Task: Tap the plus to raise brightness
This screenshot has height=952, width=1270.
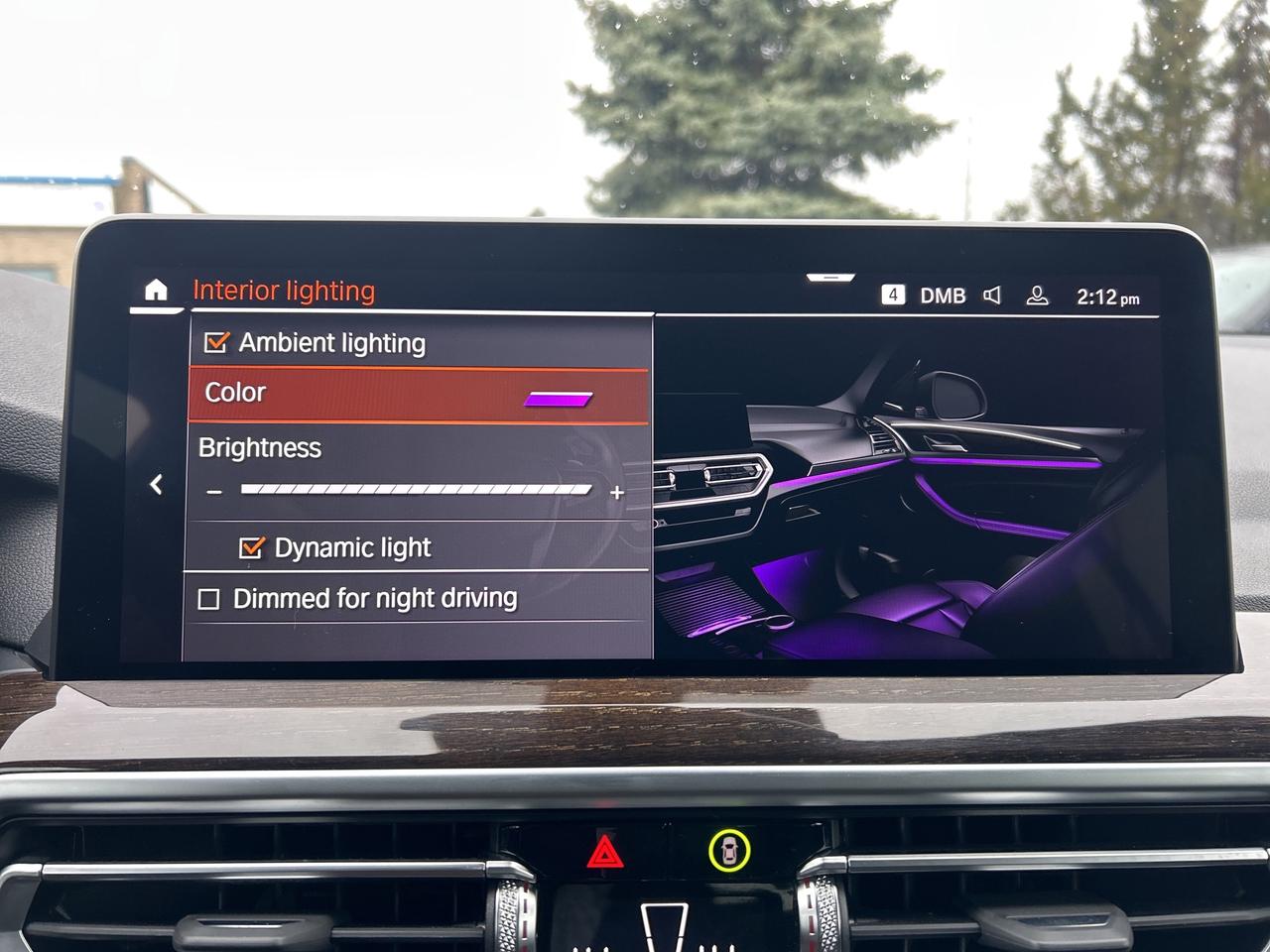Action: pyautogui.click(x=617, y=490)
